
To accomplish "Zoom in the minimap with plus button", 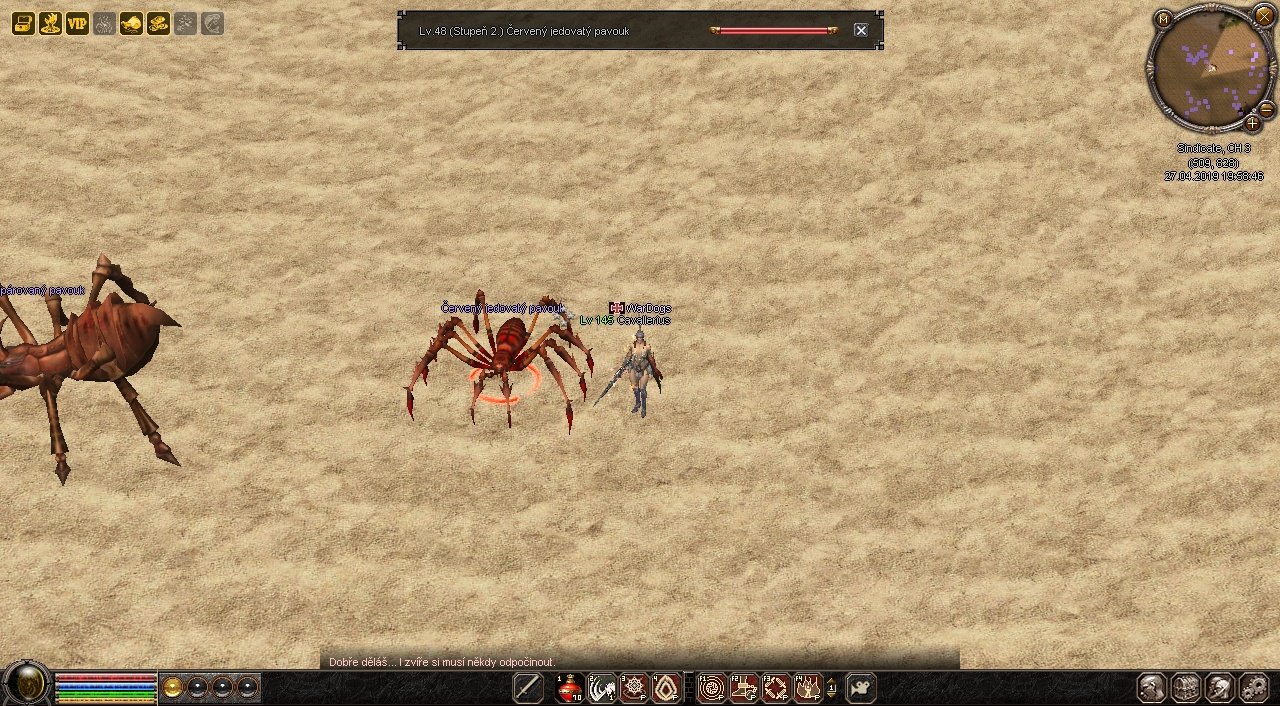I will [1252, 123].
